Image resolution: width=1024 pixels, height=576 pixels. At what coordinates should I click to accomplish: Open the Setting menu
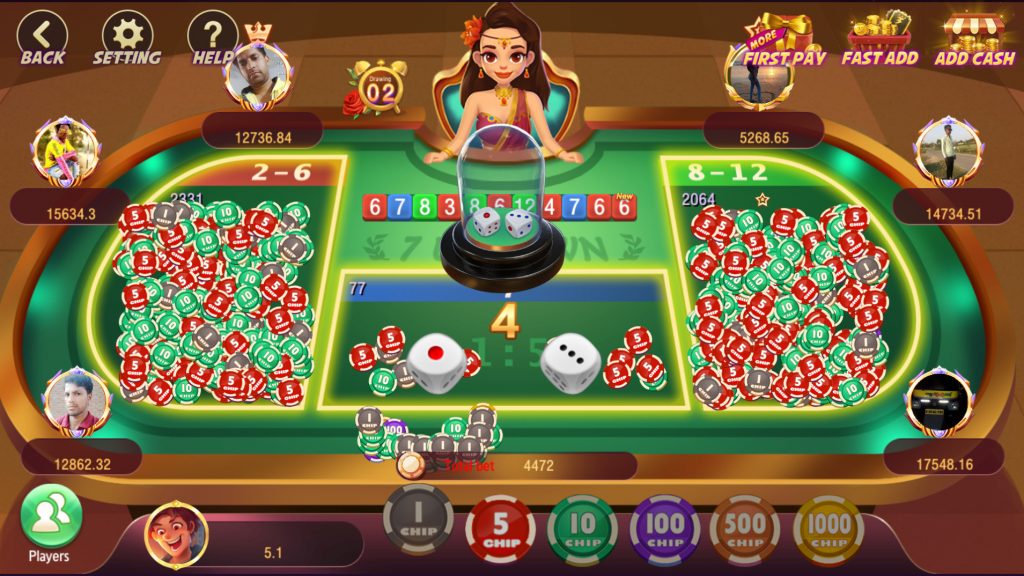[x=127, y=38]
